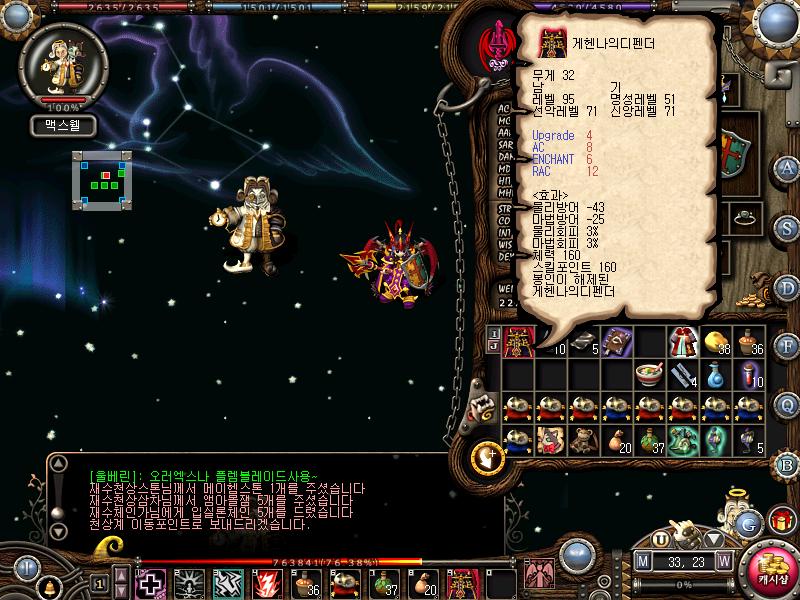Screen dimensions: 800x600
Task: Select the gold nugget stack of 38
Action: (x=715, y=342)
